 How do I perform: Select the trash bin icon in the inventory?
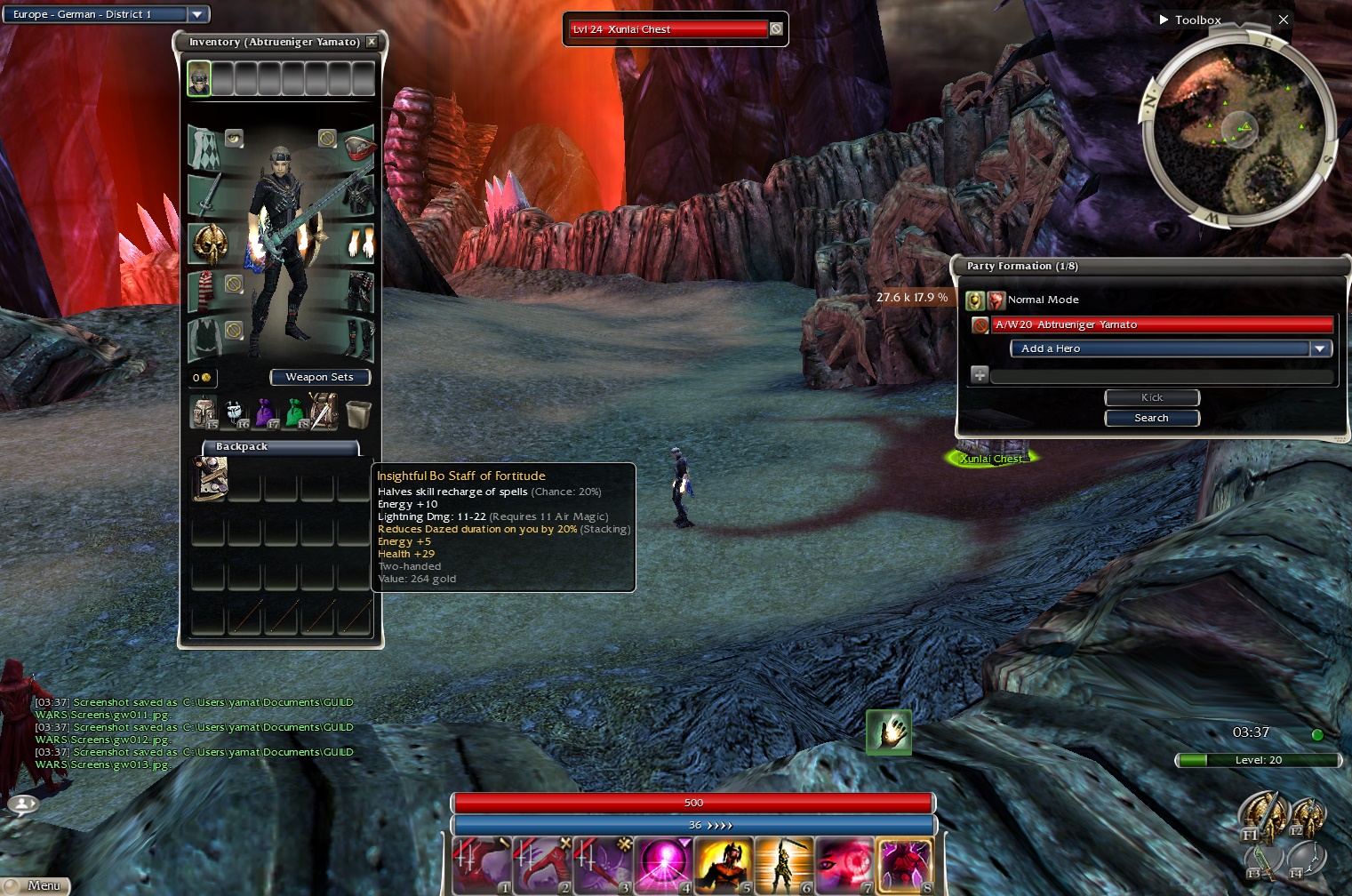[x=357, y=413]
